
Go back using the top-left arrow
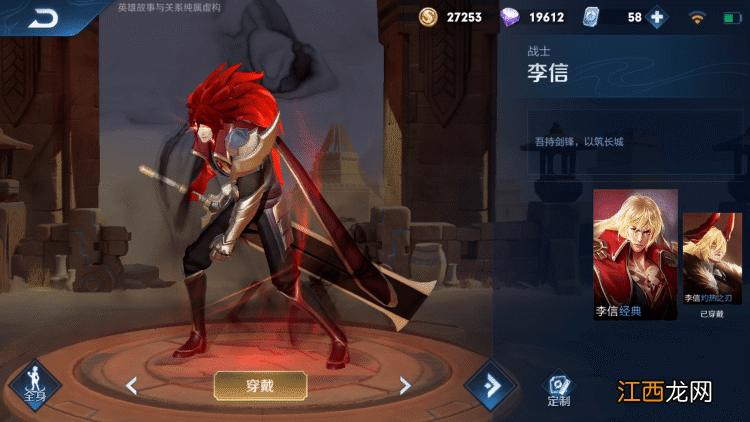point(43,17)
